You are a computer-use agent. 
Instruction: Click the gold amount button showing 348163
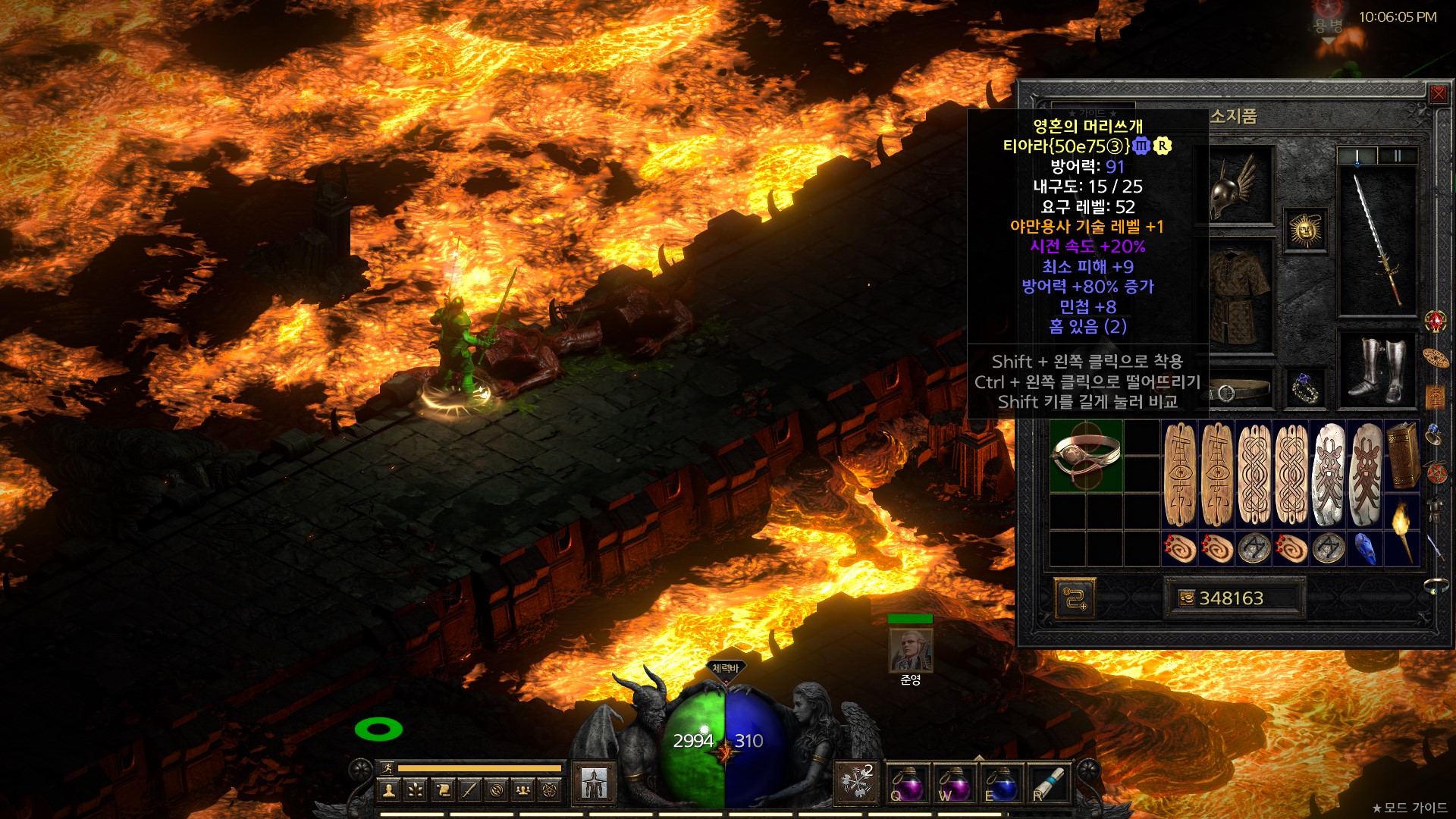(1234, 598)
